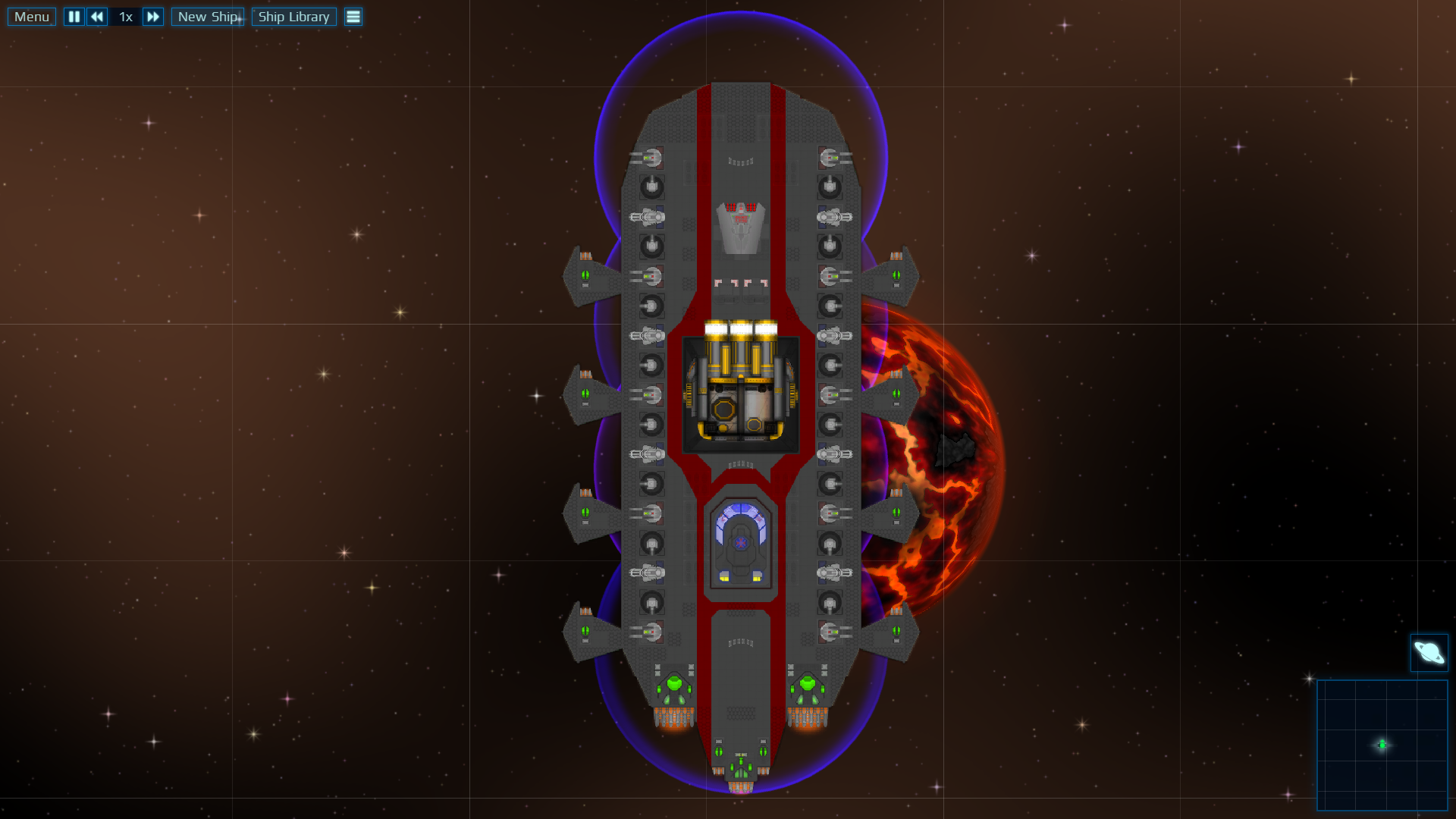Slow down the game speed
The width and height of the screenshot is (1456, 819).
pos(97,17)
